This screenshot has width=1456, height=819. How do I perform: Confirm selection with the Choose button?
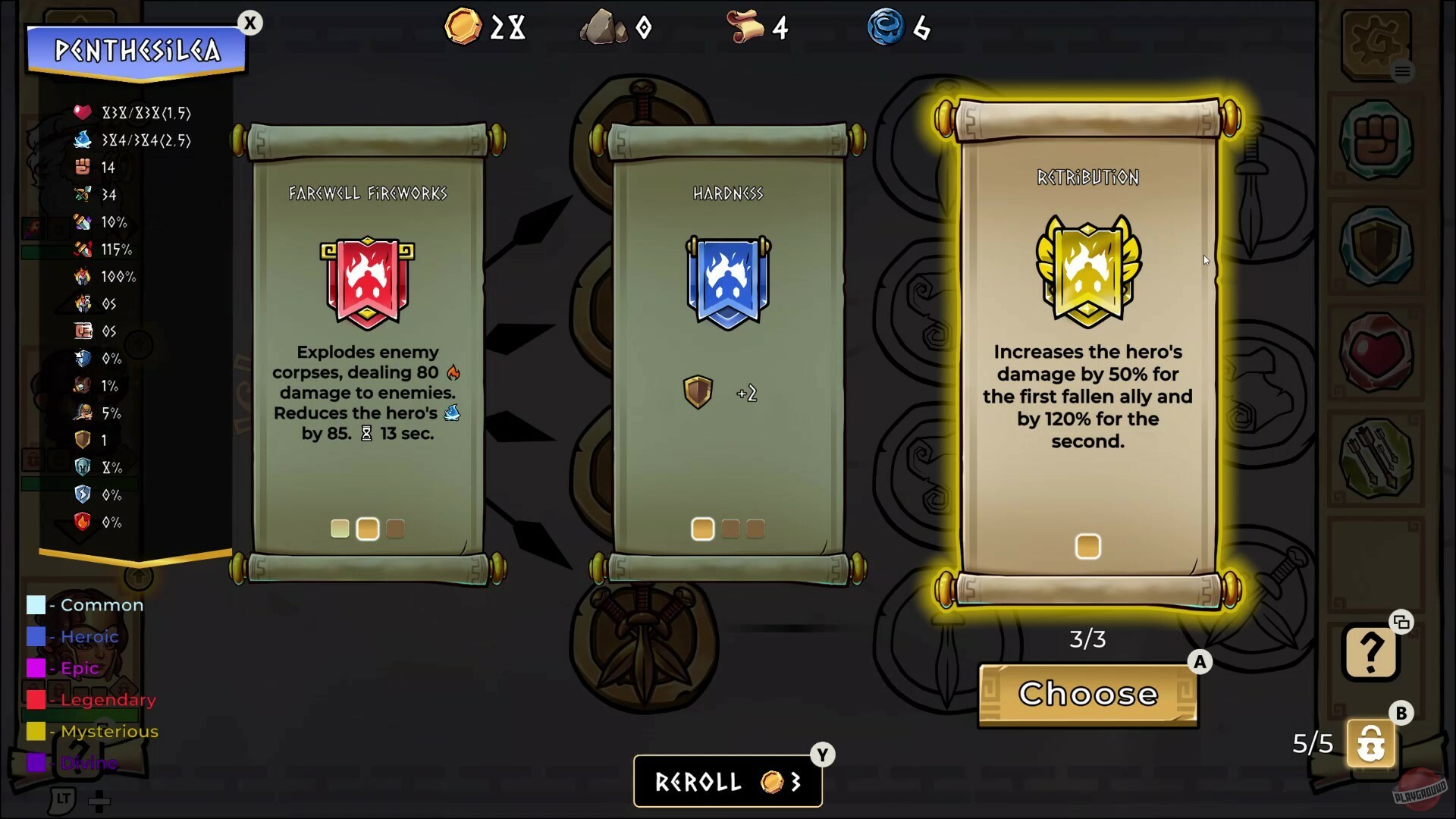[x=1087, y=695]
